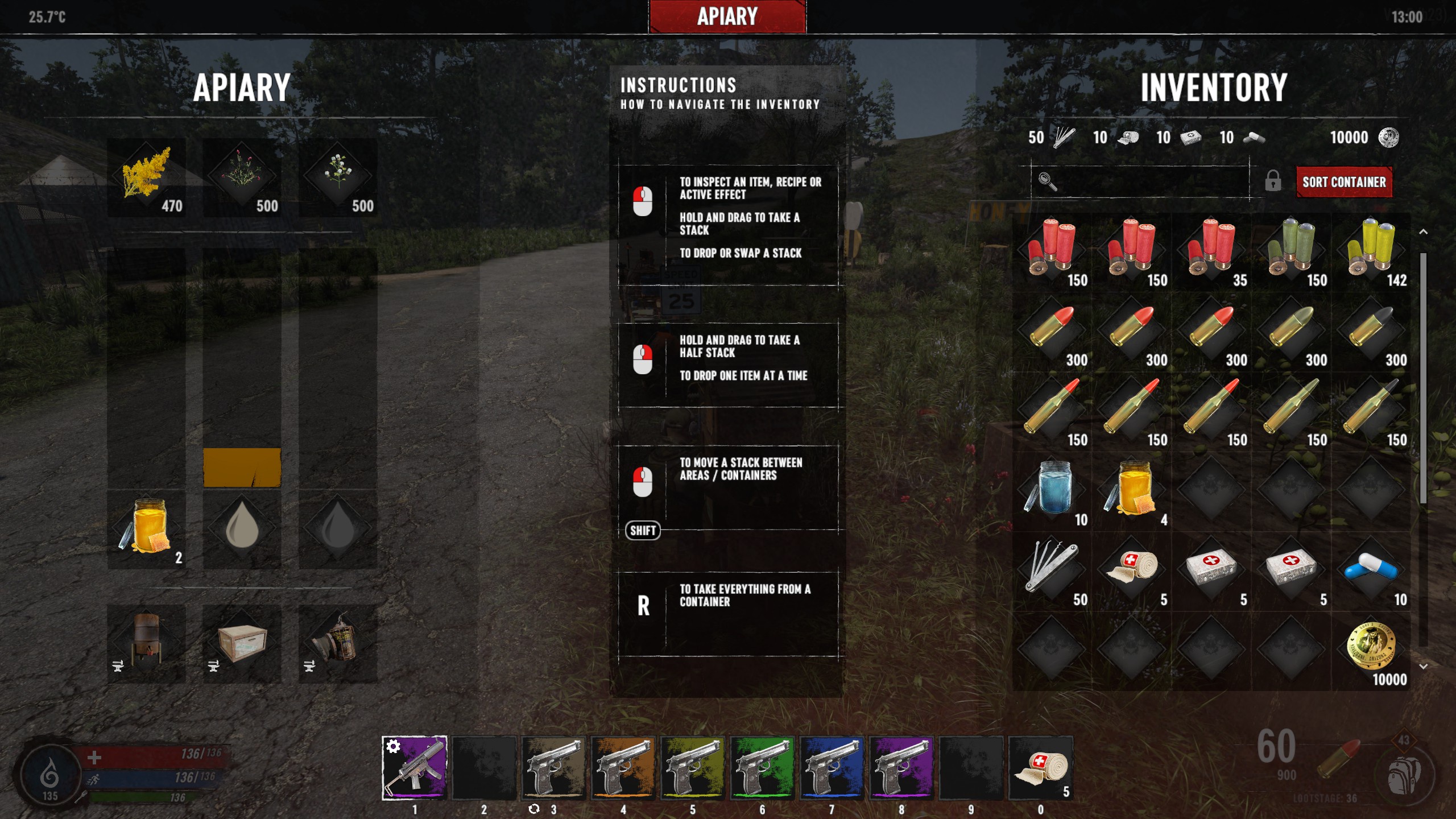This screenshot has width=1456, height=819.
Task: Equip the green-backed pistol in the hotbar
Action: (x=762, y=768)
